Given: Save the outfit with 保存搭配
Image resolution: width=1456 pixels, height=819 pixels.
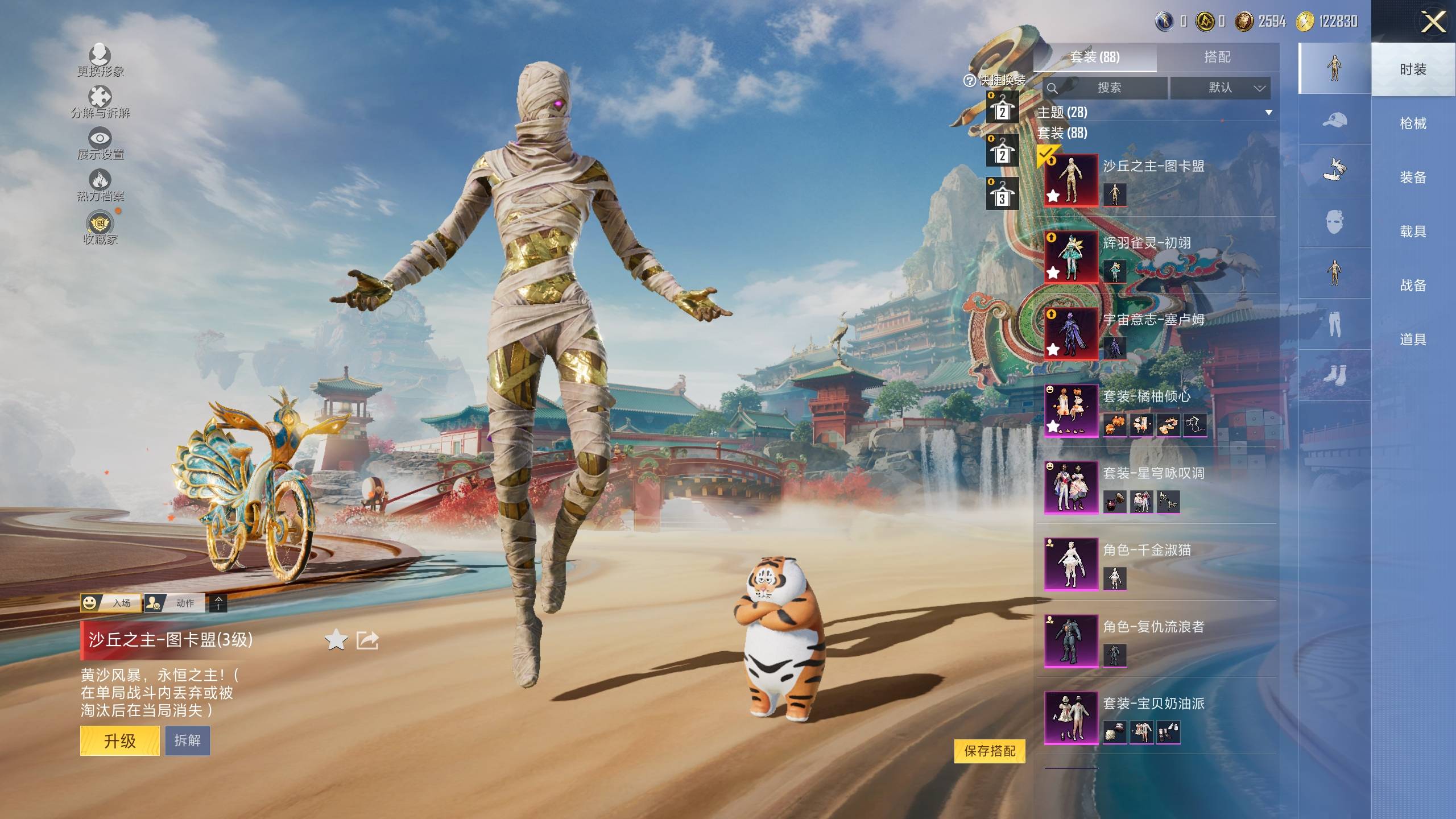Looking at the screenshot, I should coord(990,751).
